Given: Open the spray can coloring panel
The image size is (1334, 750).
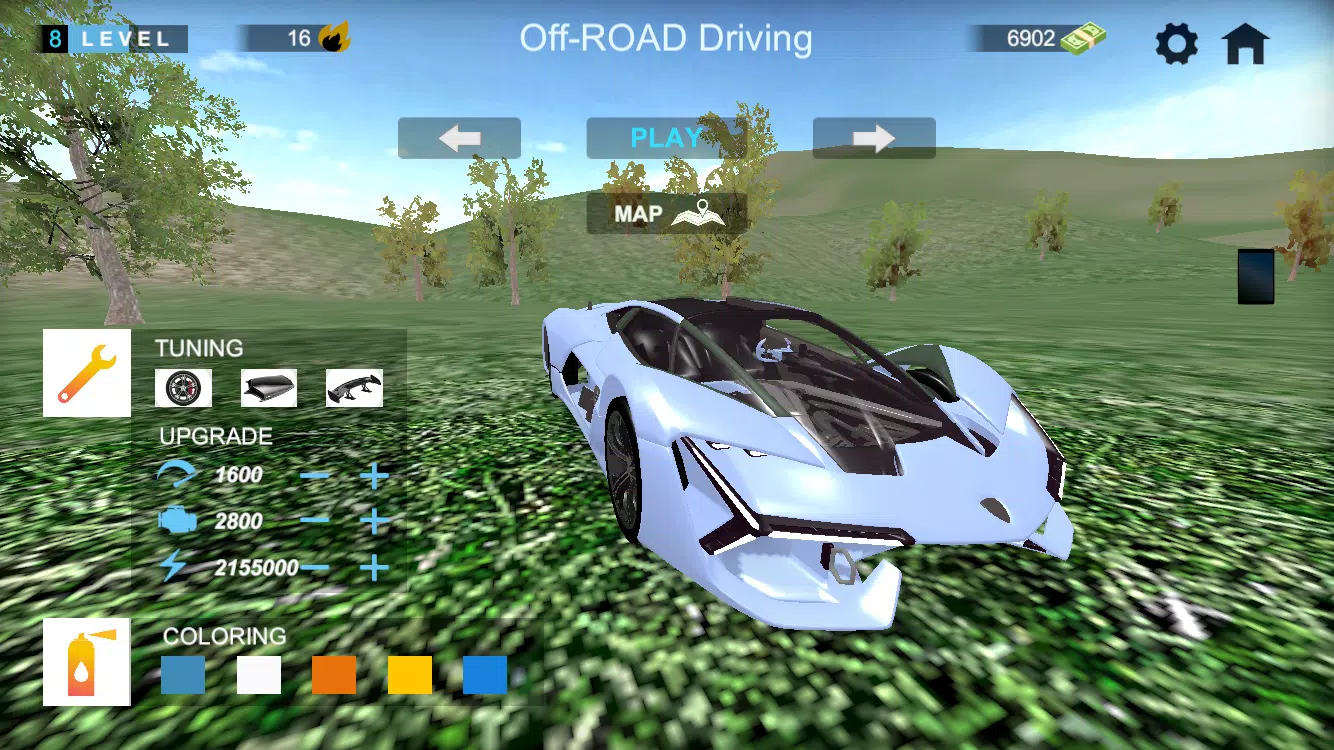Looking at the screenshot, I should coord(87,662).
